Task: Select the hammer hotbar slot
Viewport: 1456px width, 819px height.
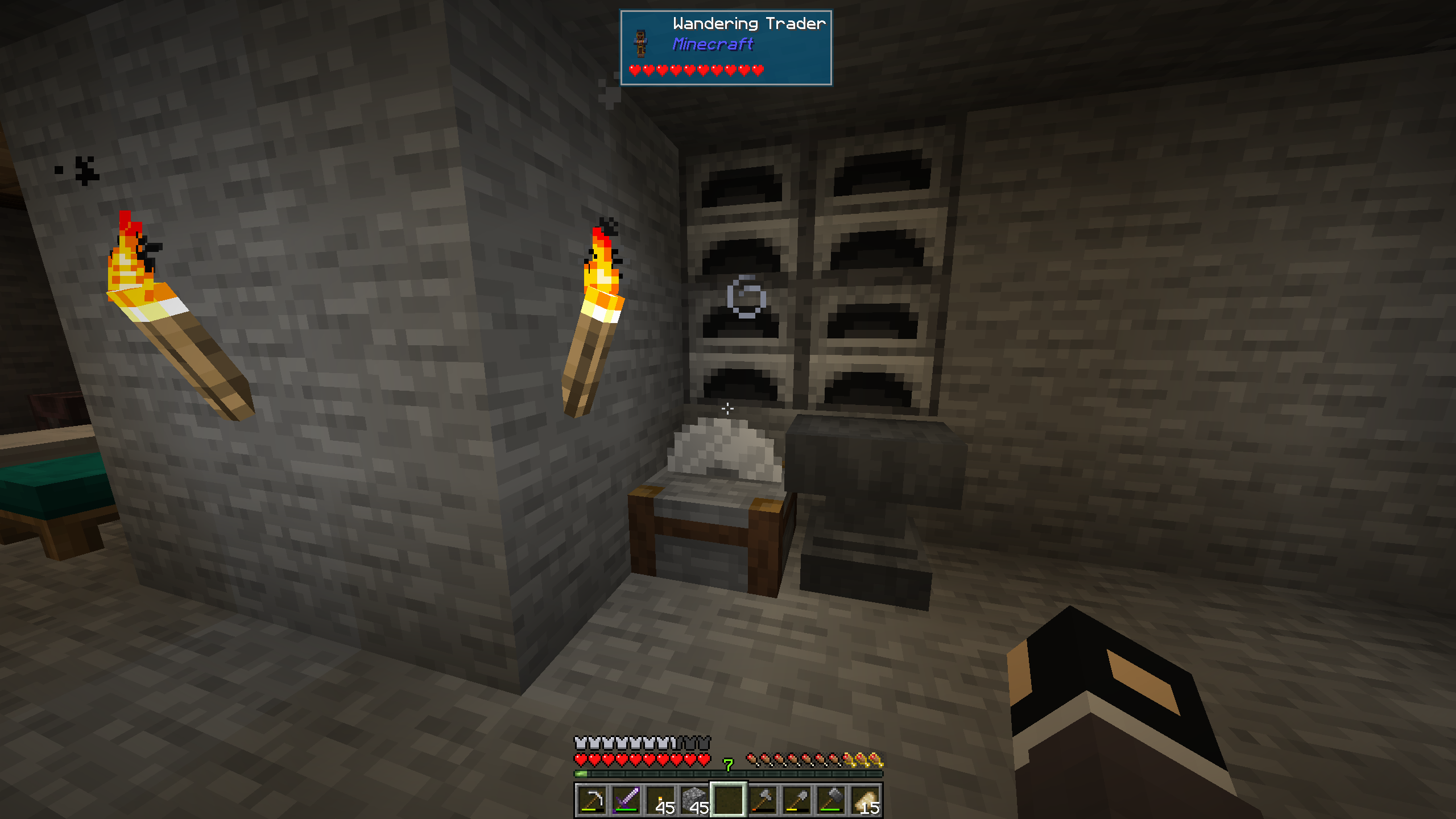Action: click(x=831, y=800)
